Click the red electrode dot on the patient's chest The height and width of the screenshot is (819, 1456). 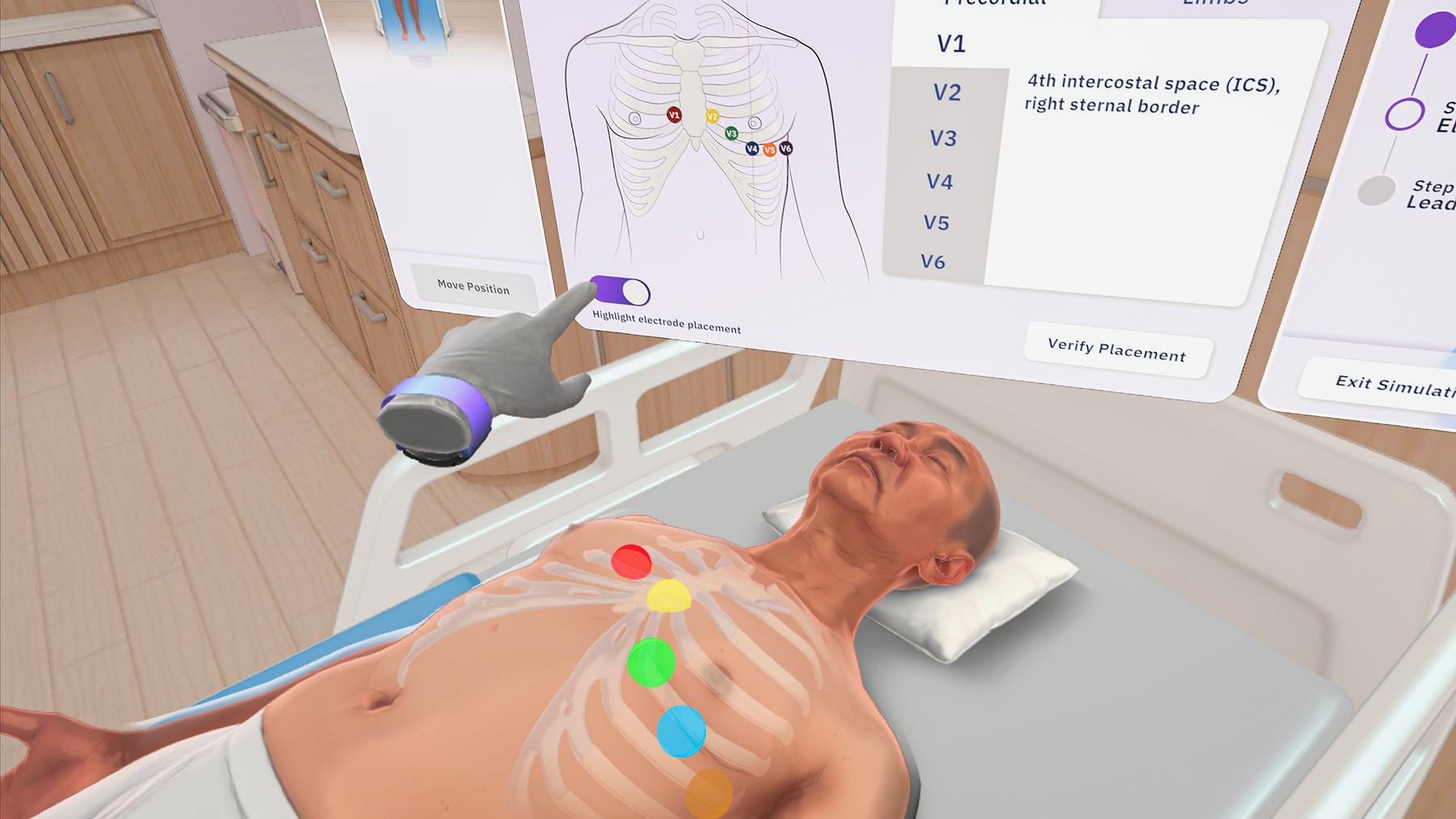(x=632, y=561)
